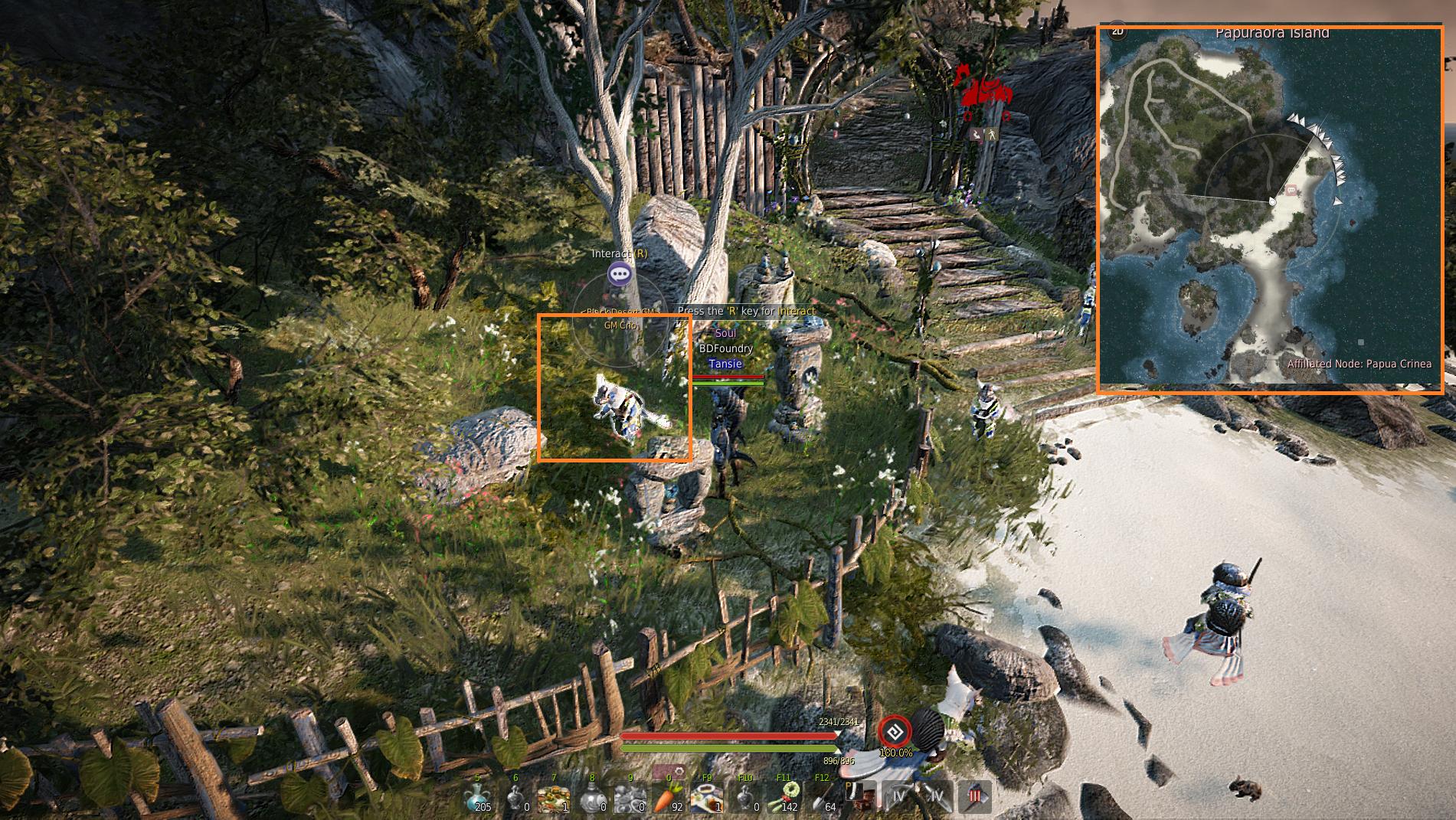The width and height of the screenshot is (1456, 820).
Task: Click the Black Spirit rage icon
Action: (894, 732)
